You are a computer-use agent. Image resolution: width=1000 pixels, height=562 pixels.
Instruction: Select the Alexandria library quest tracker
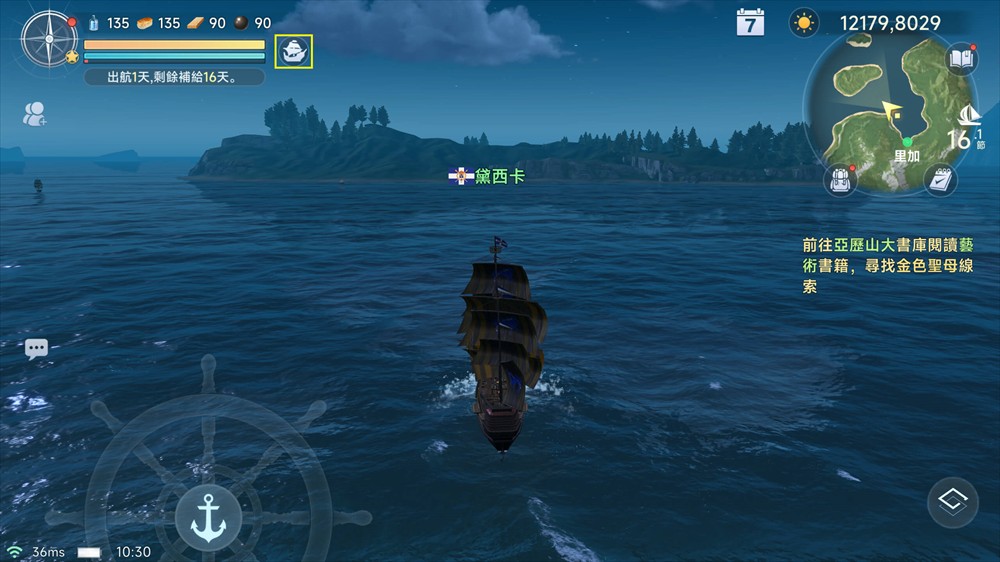coord(888,265)
